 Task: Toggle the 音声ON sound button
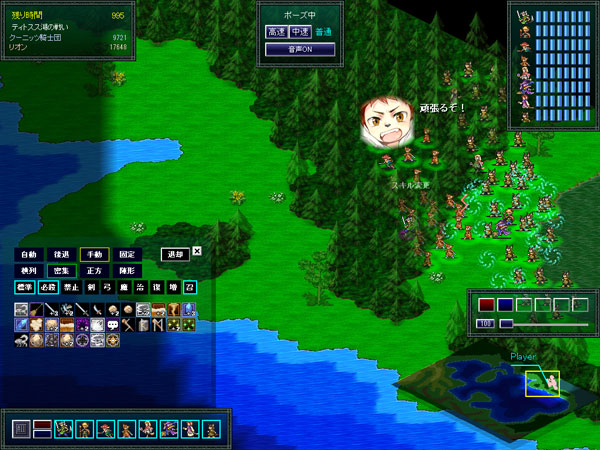point(297,48)
